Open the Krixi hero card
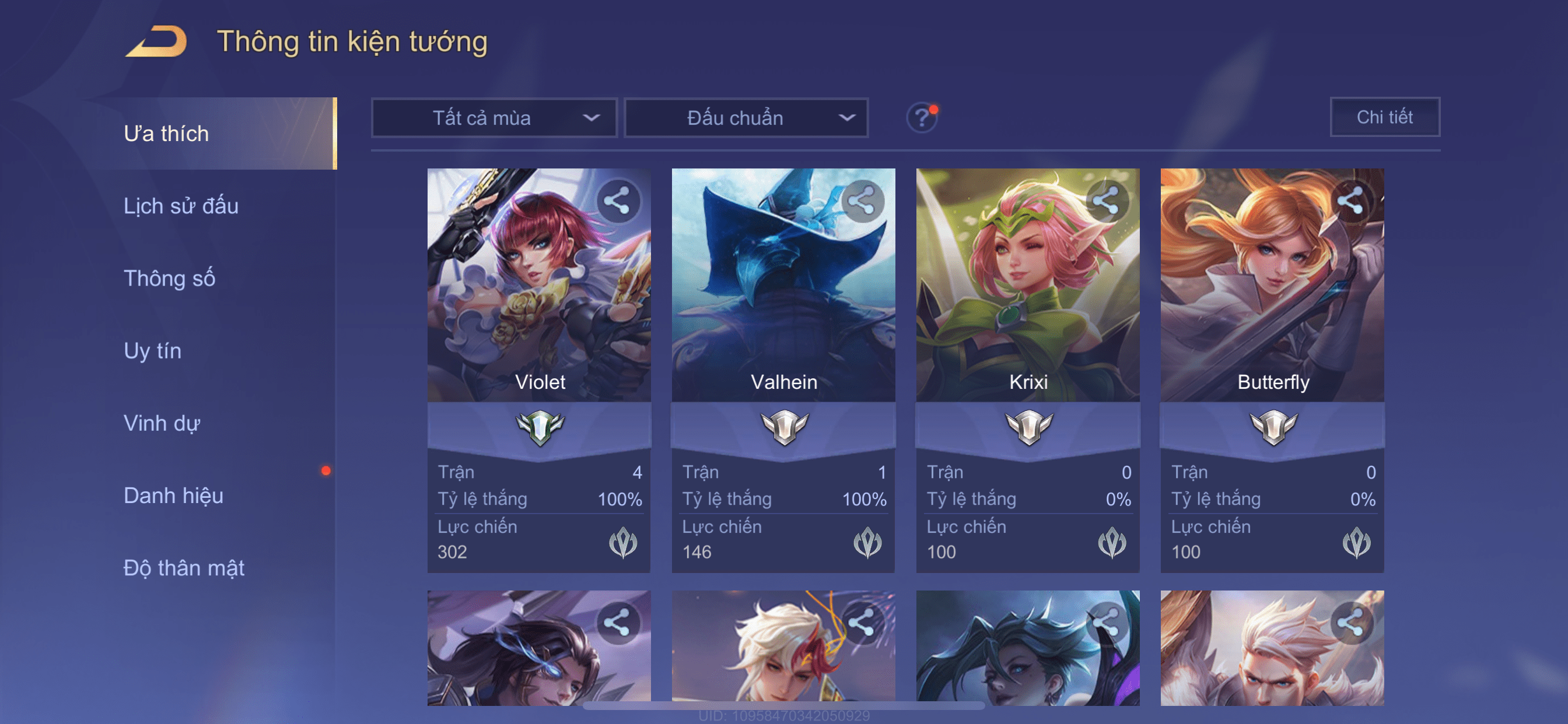Screen dimensions: 1568x724 click(1027, 292)
